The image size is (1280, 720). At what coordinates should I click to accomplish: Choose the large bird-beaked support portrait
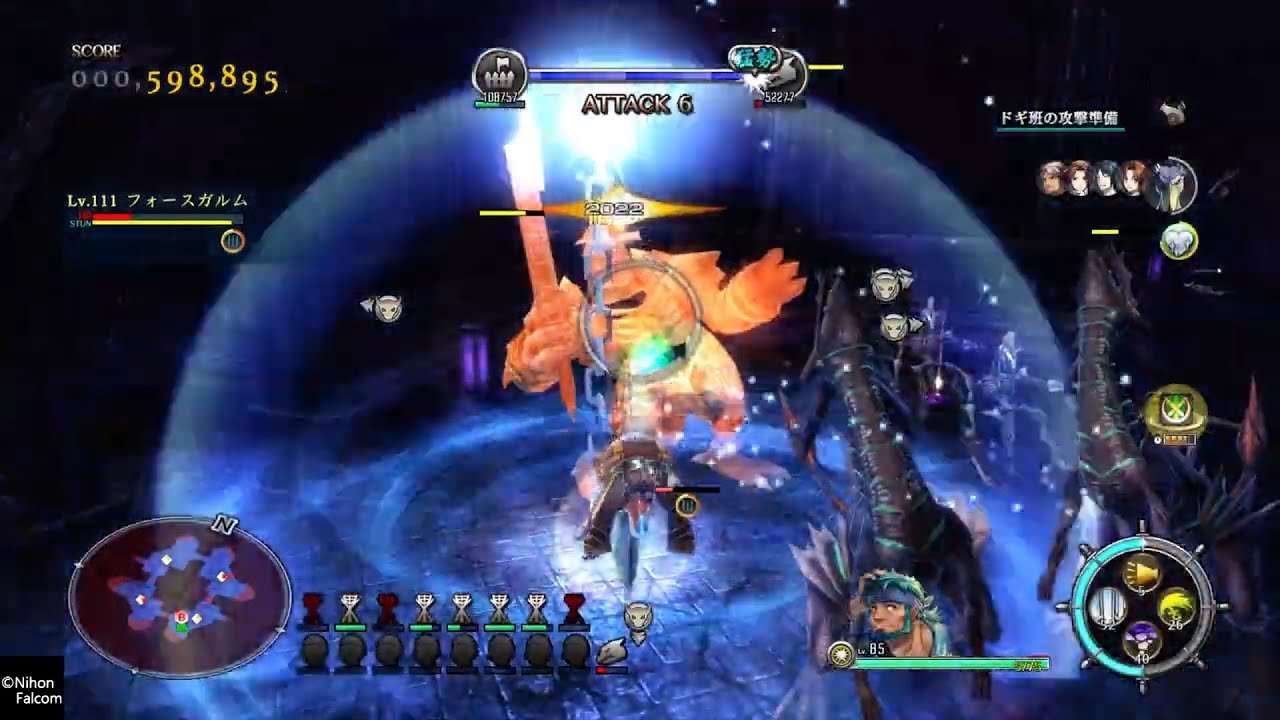1174,184
